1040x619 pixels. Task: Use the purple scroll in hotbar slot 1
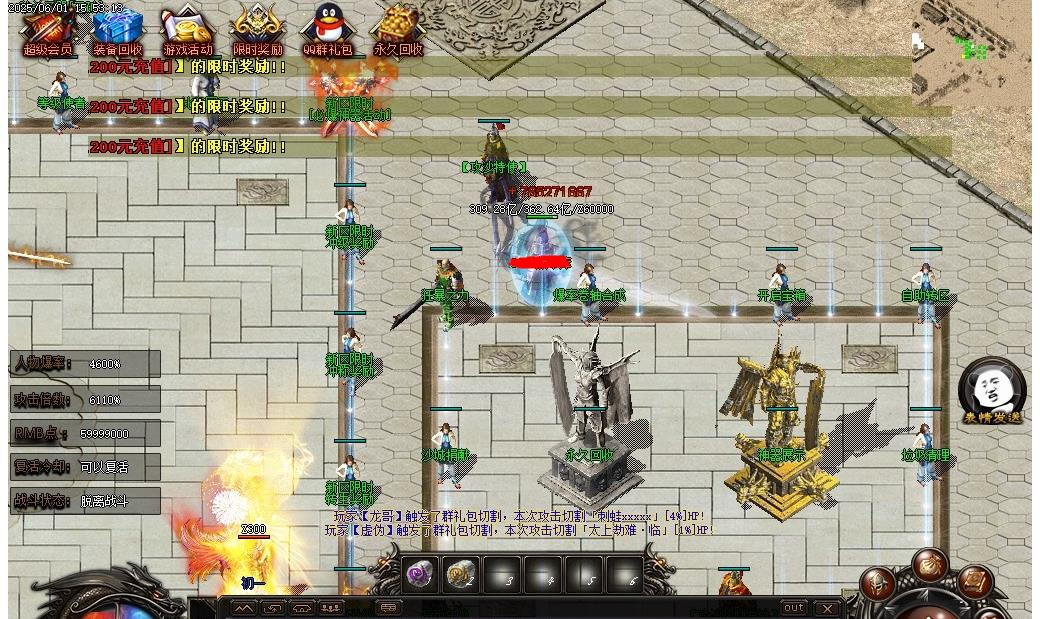pyautogui.click(x=420, y=575)
